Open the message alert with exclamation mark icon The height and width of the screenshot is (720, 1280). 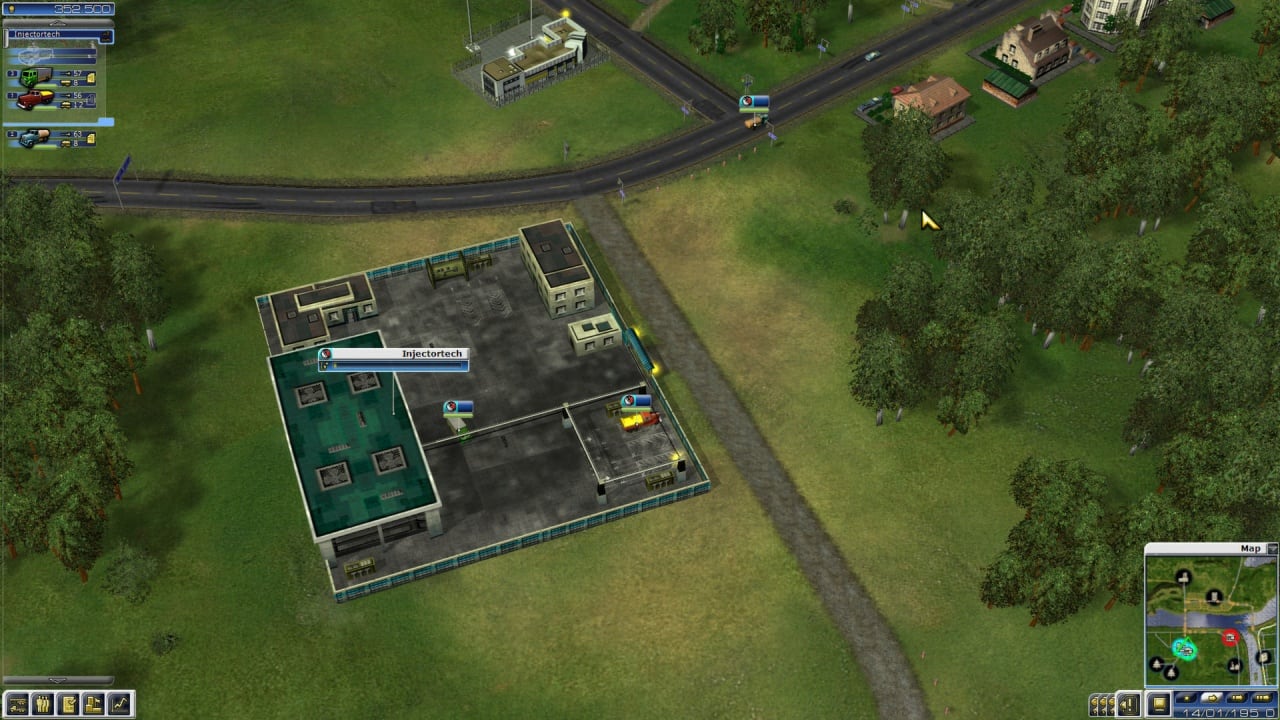(1129, 705)
